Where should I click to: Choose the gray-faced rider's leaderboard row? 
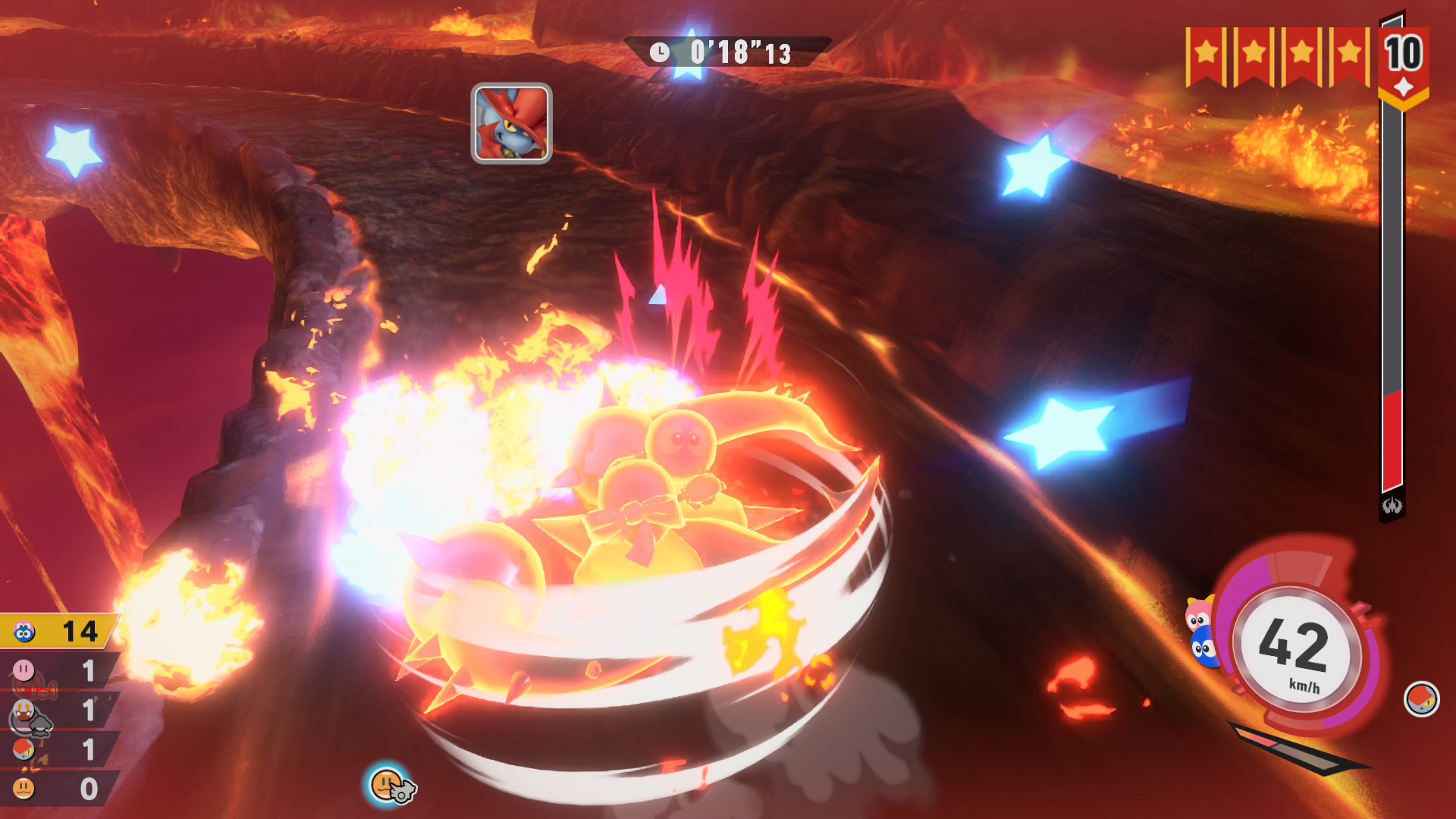(x=59, y=711)
